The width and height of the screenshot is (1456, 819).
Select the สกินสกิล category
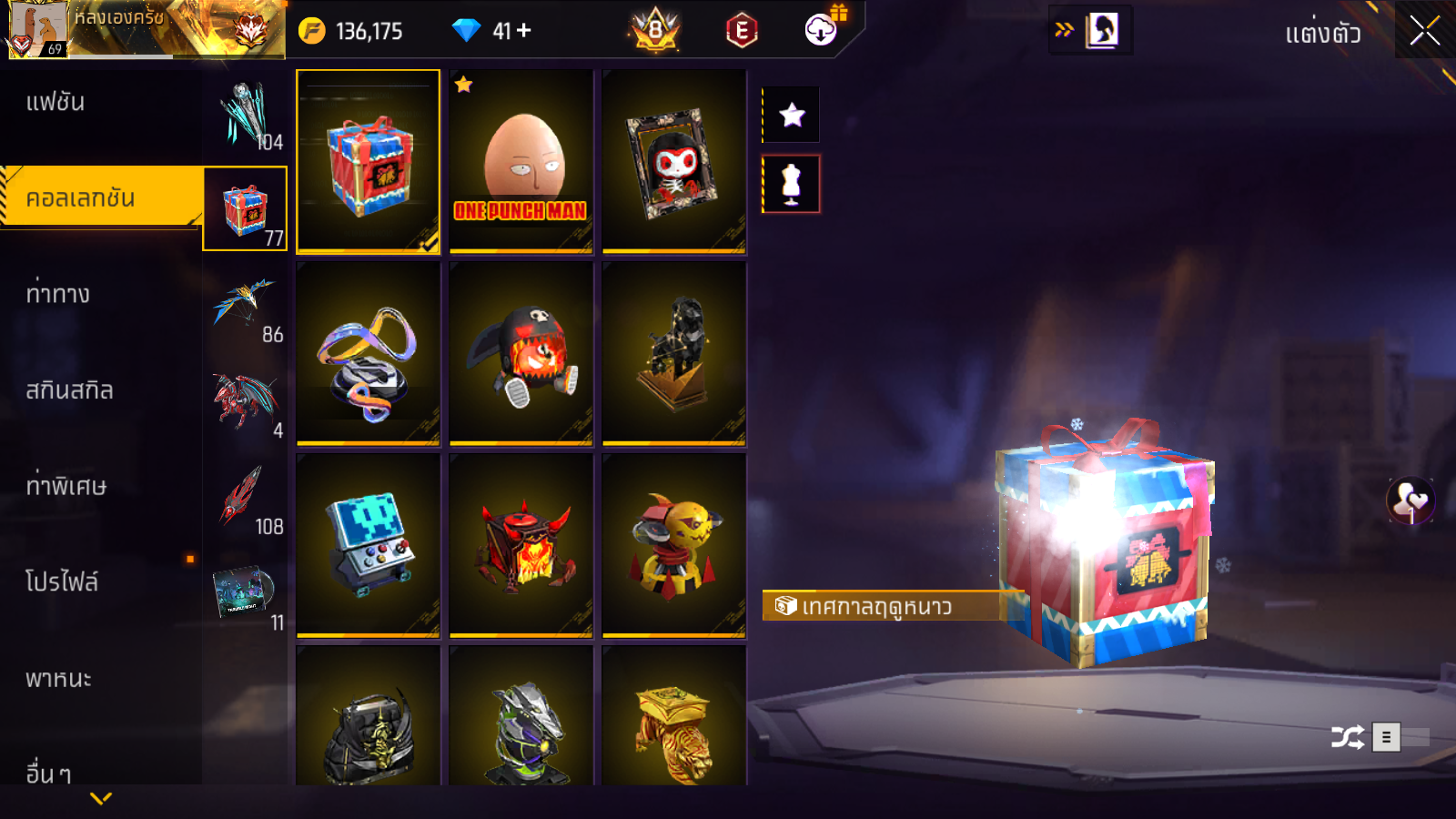tap(69, 390)
